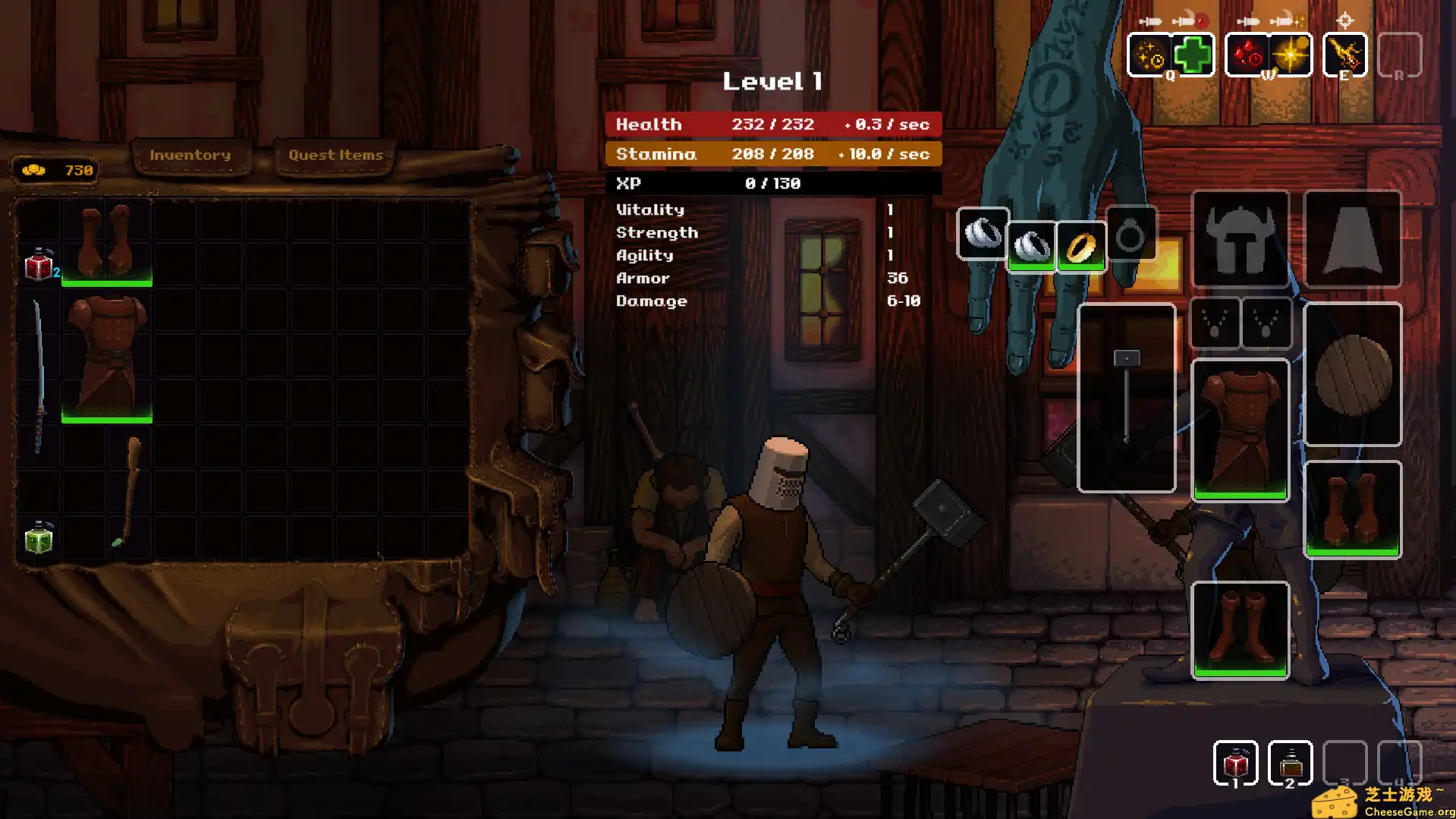The image size is (1456, 819).
Task: Click the empty cape equipment slot
Action: [x=1352, y=239]
